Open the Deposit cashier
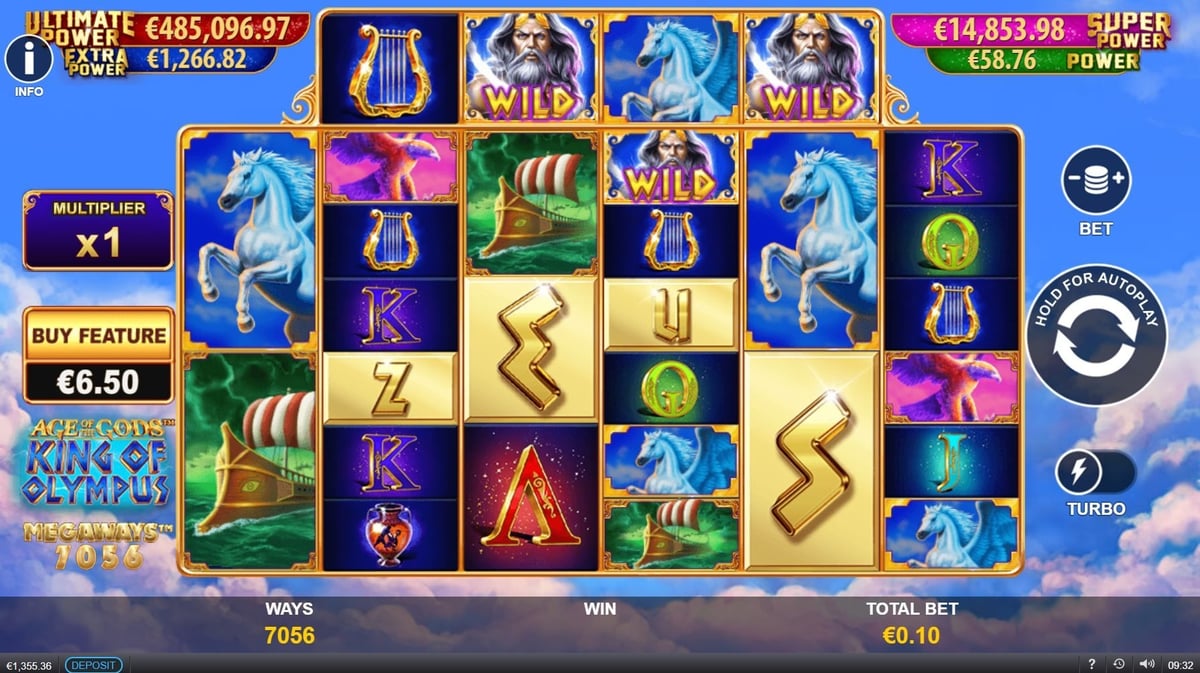1200x673 pixels. [x=94, y=665]
